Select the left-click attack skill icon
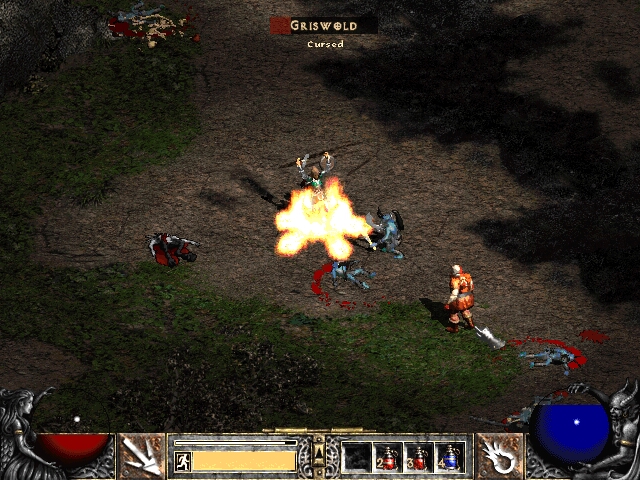The image size is (640, 480). pyautogui.click(x=141, y=456)
